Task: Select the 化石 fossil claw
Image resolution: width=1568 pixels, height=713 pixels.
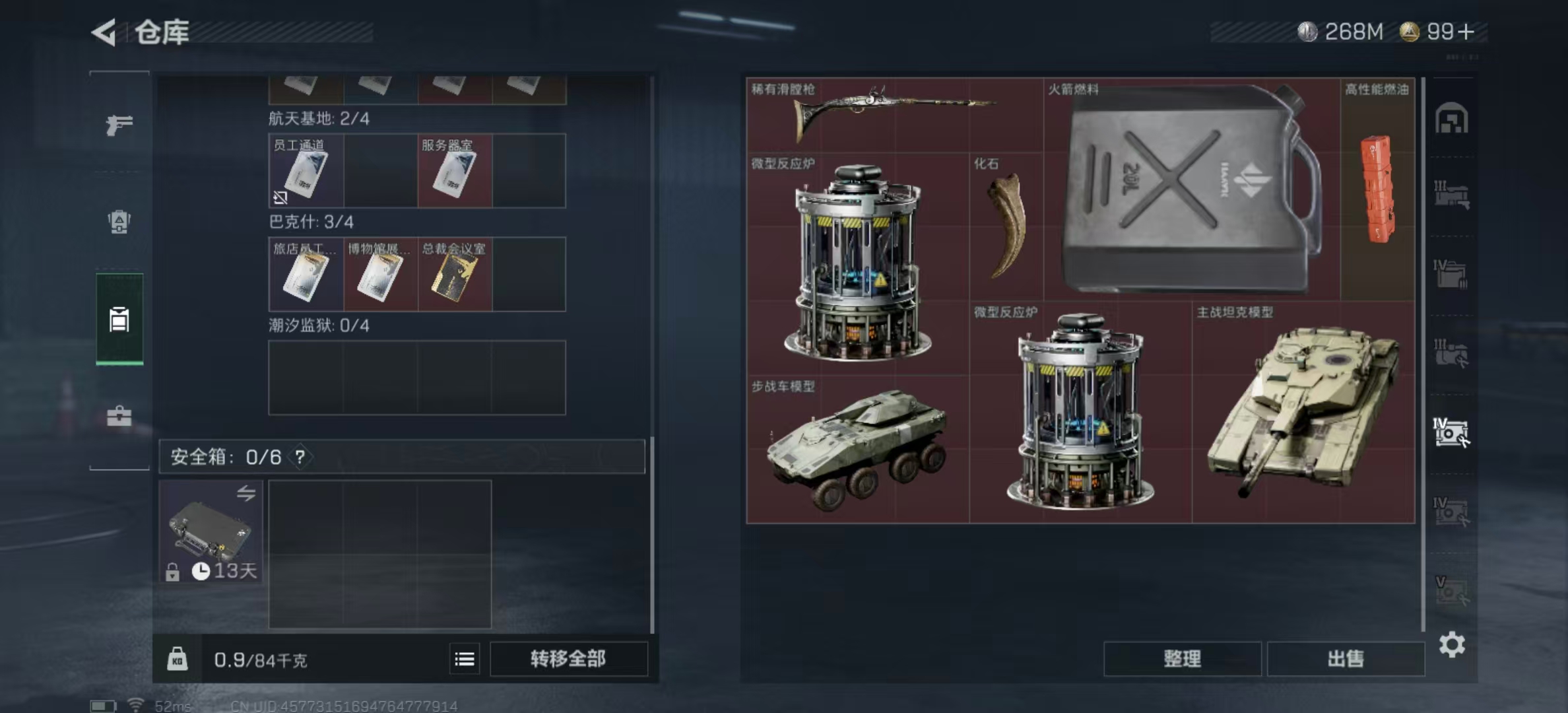Action: (1006, 226)
